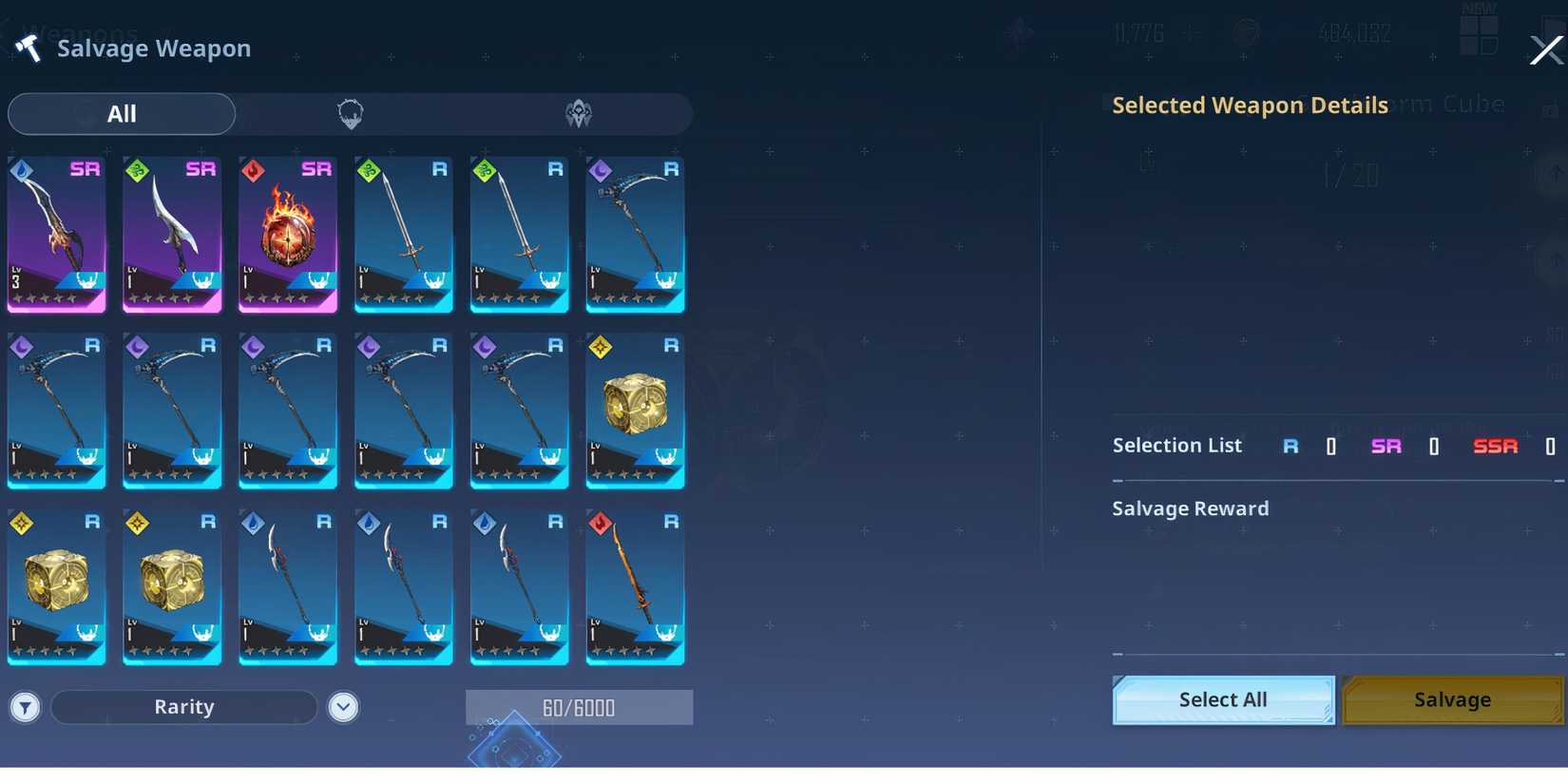
Task: Select the first scythe in the middle row
Action: (57, 411)
